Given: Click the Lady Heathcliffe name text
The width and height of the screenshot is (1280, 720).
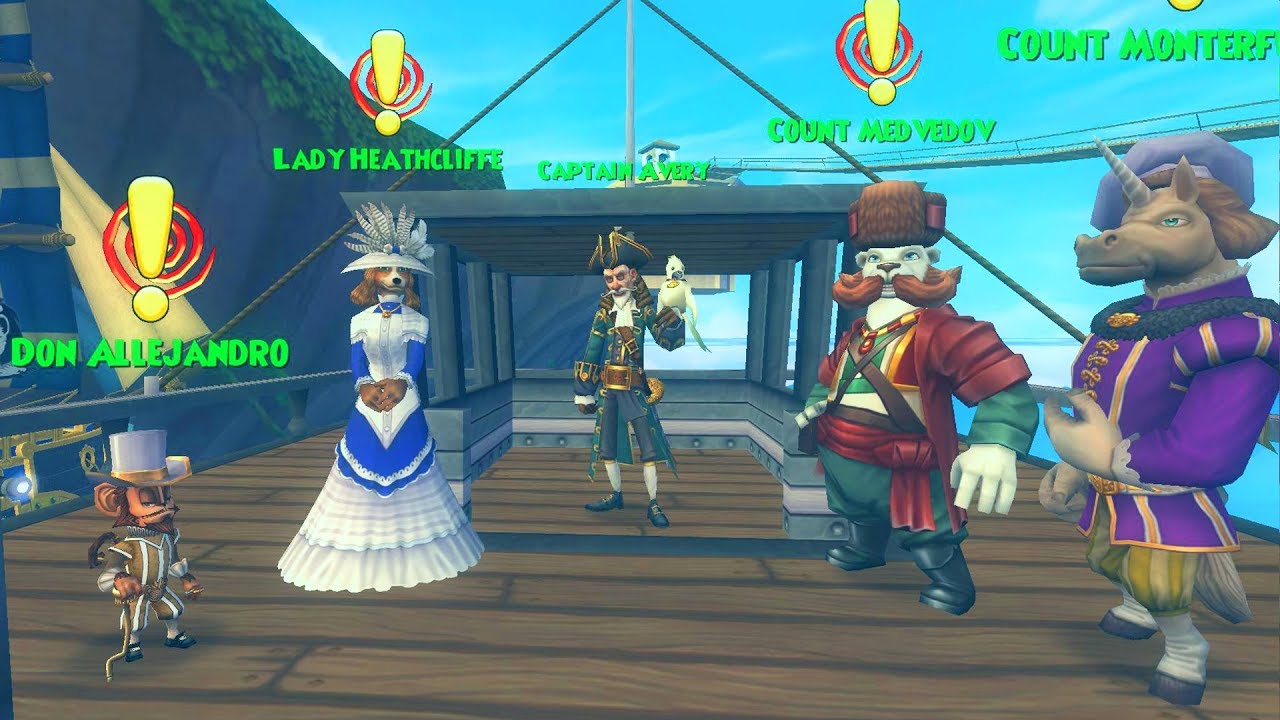Looking at the screenshot, I should (x=388, y=156).
